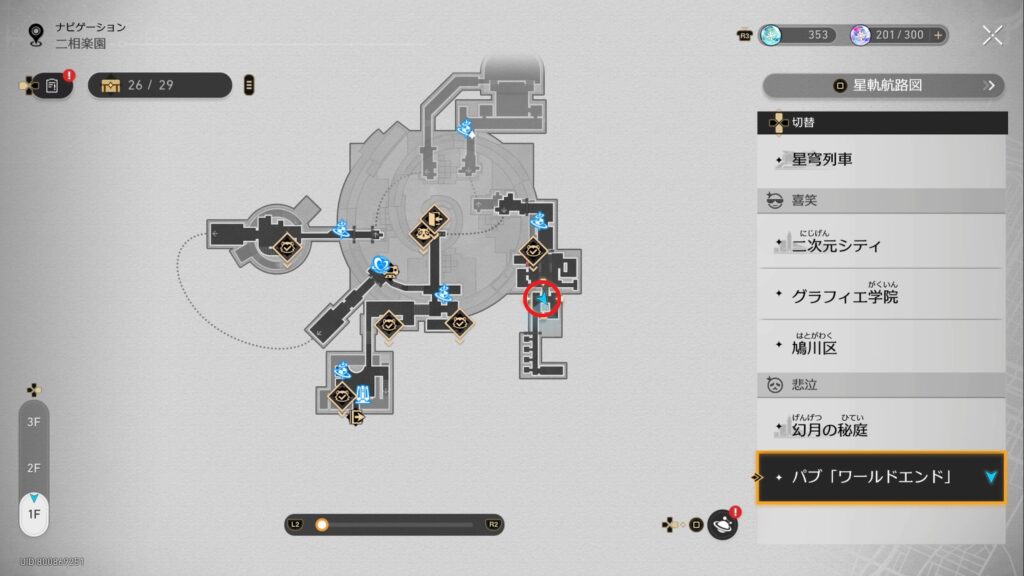Image resolution: width=1024 pixels, height=576 pixels.
Task: Switch to グラフィエ学院 map
Action: coord(880,295)
